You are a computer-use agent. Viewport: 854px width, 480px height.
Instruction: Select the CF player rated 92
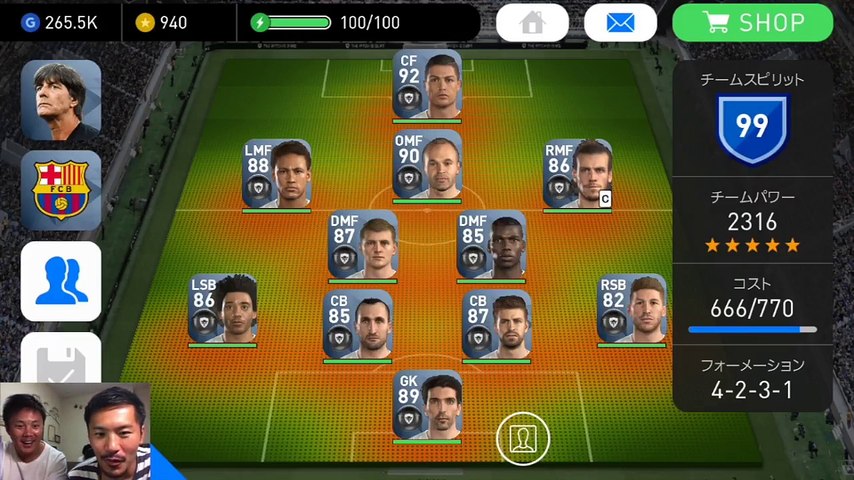427,84
